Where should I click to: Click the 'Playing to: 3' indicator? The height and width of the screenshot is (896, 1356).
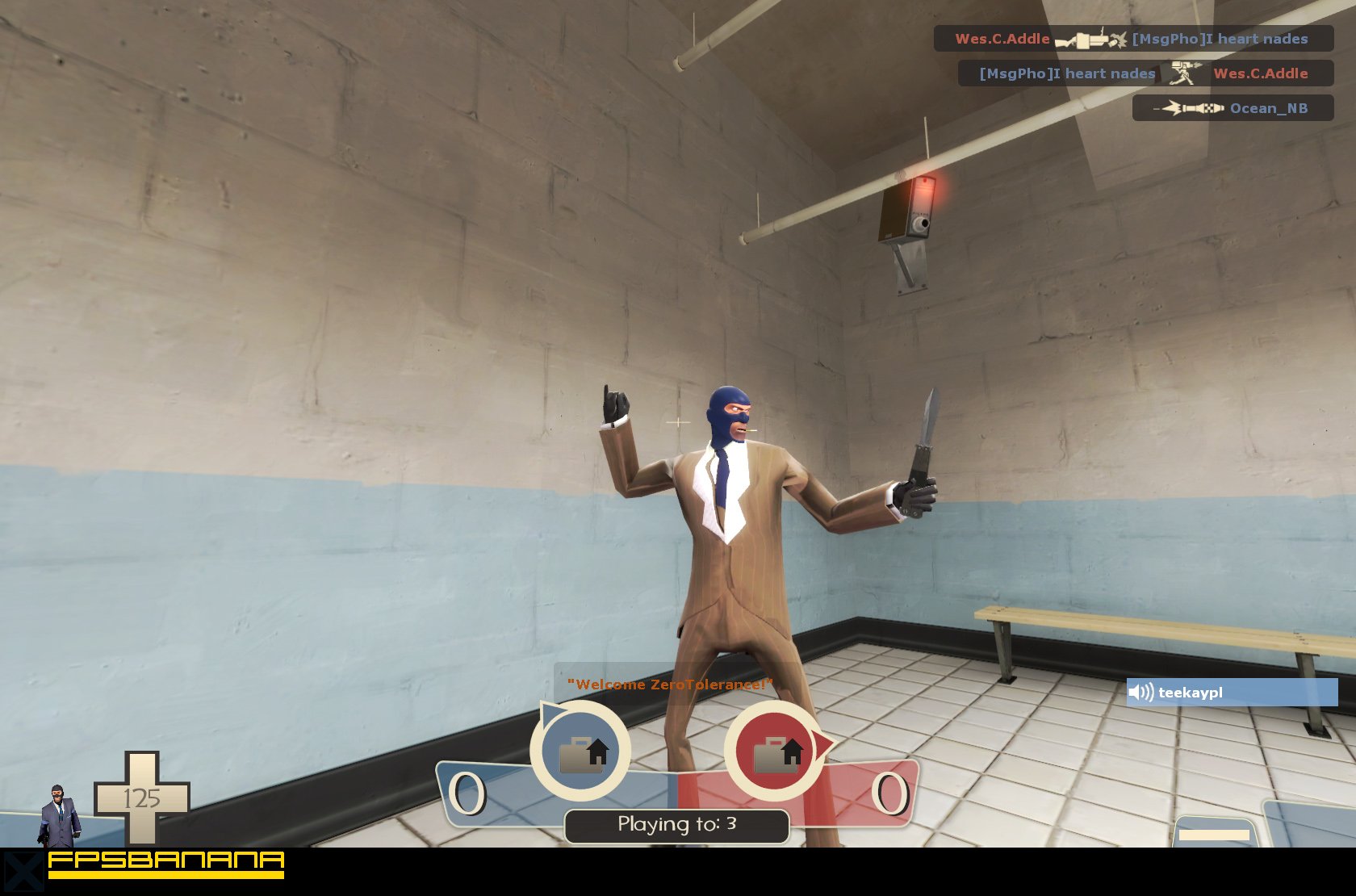click(679, 825)
